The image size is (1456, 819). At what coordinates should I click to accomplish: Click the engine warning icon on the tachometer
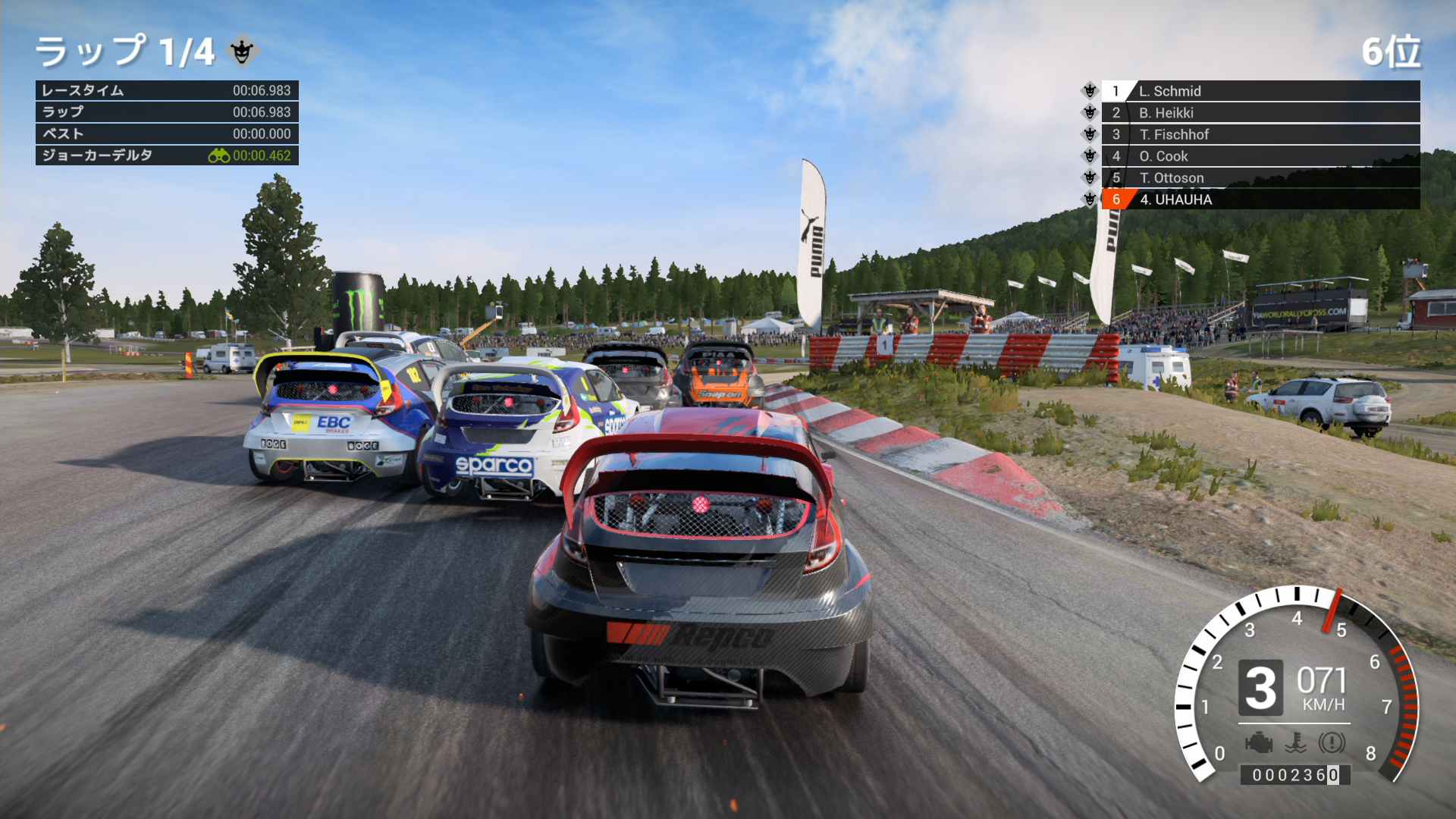(x=1259, y=742)
